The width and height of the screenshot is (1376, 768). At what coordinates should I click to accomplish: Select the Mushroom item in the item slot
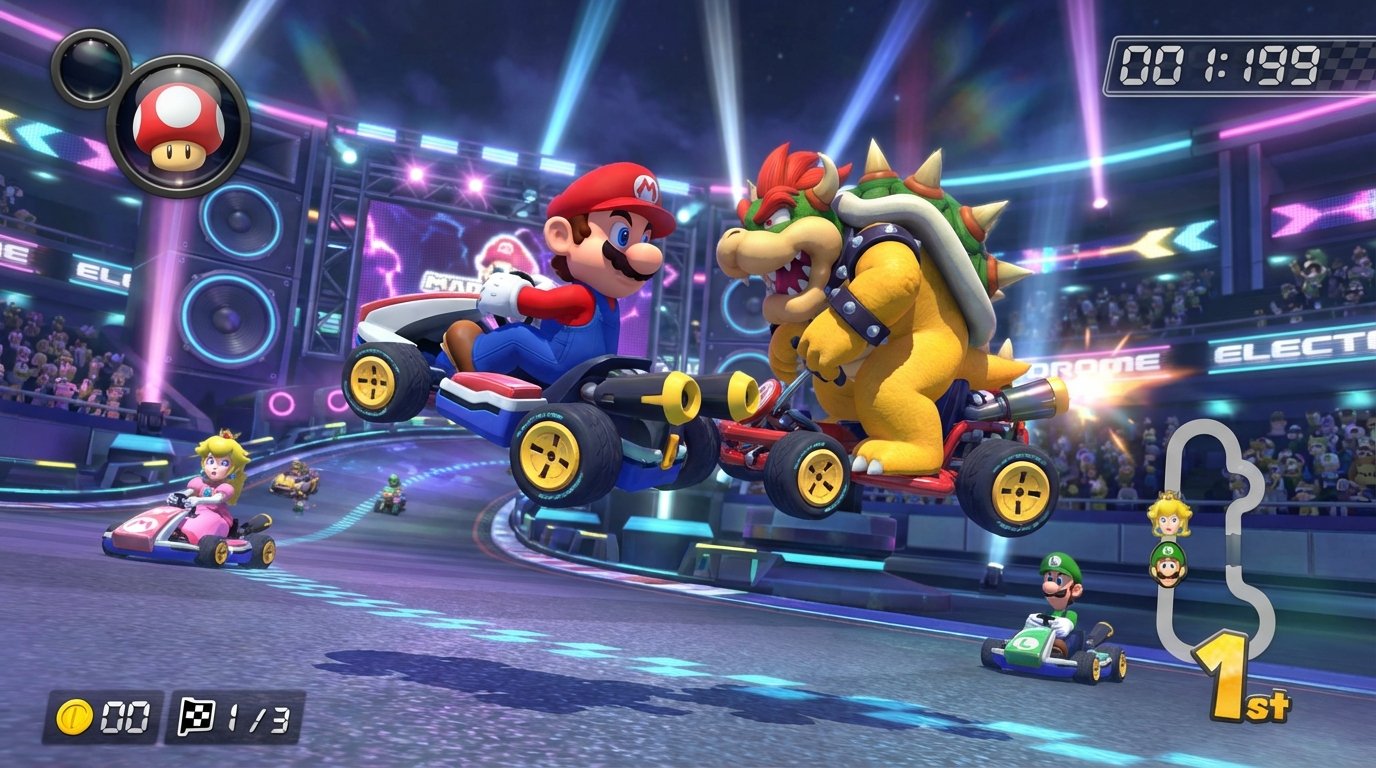click(176, 122)
